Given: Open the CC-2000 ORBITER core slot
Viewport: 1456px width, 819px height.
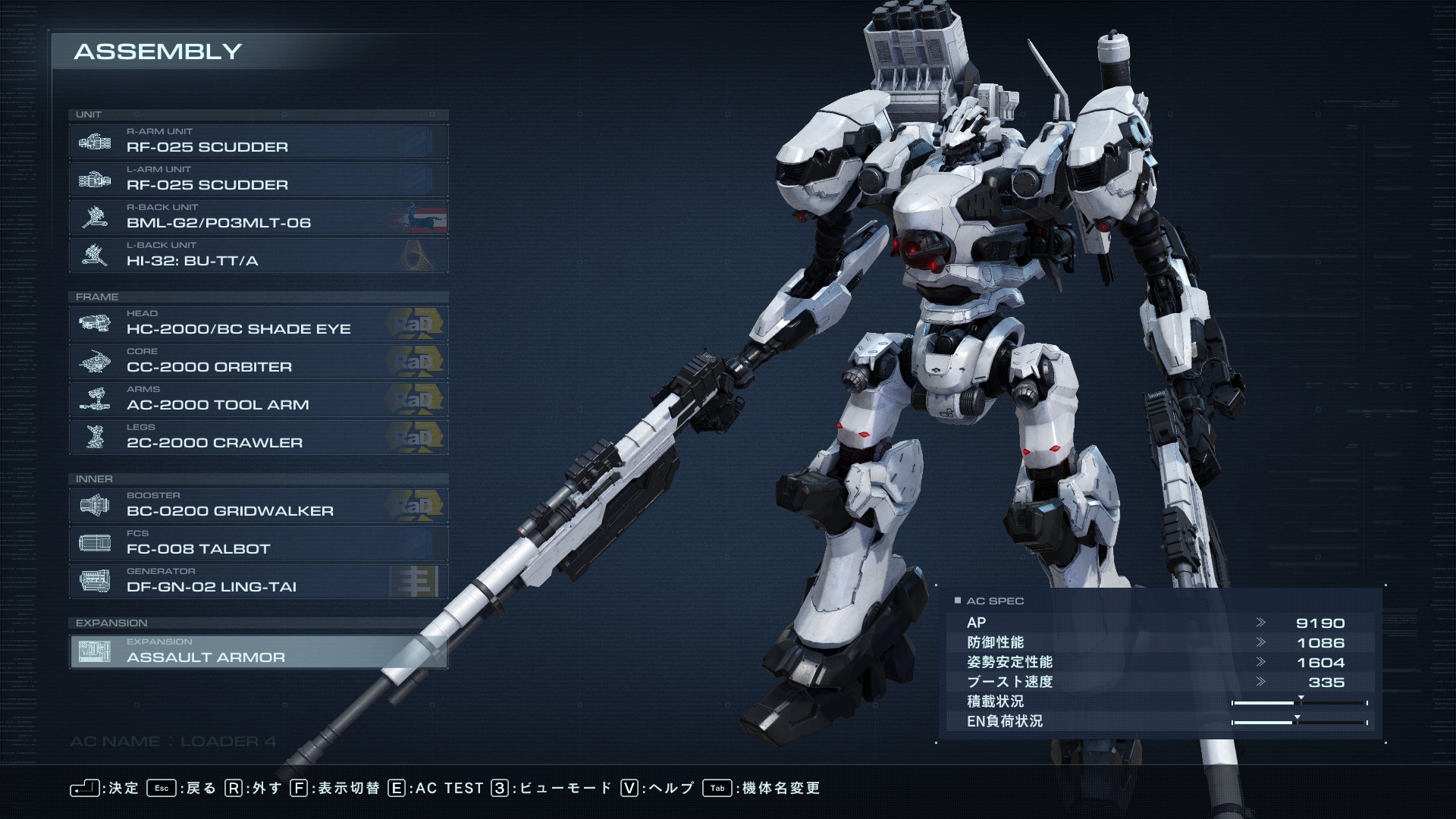Looking at the screenshot, I should (x=258, y=361).
